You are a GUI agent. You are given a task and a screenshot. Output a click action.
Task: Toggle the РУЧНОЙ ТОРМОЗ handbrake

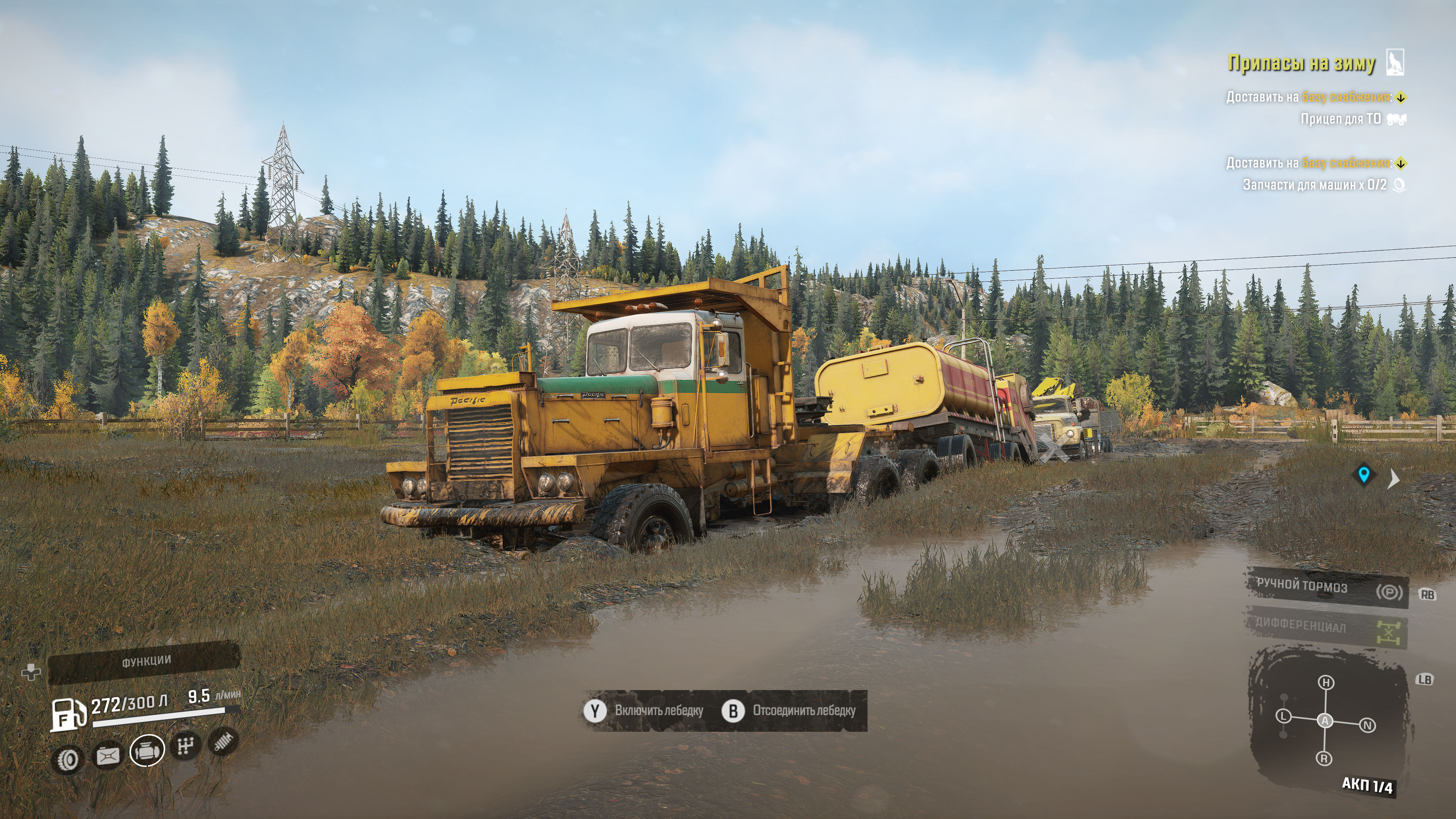(1326, 588)
